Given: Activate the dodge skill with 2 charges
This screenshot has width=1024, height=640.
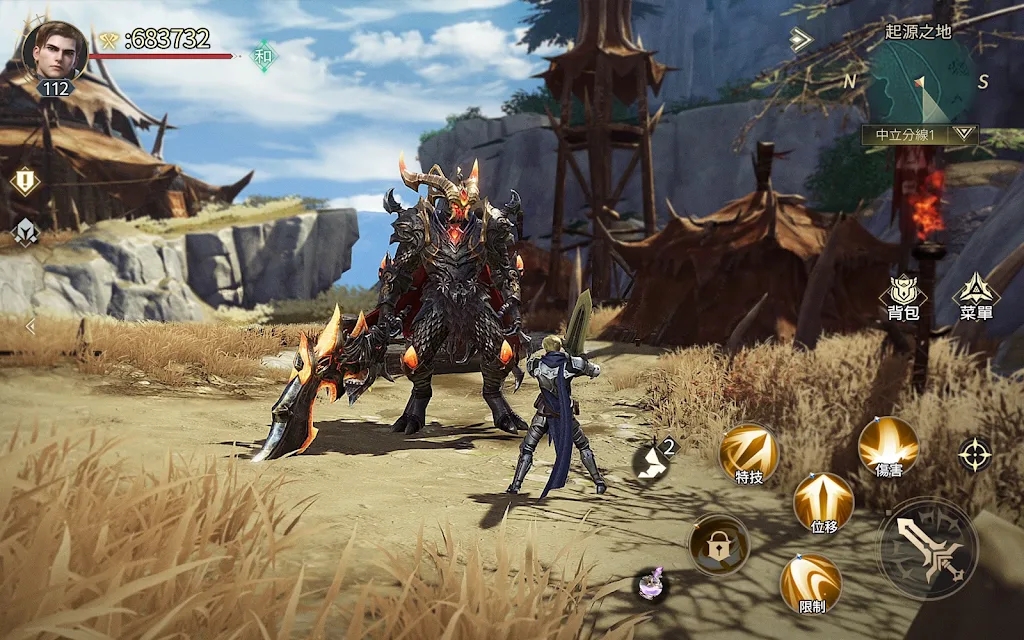Looking at the screenshot, I should 654,459.
